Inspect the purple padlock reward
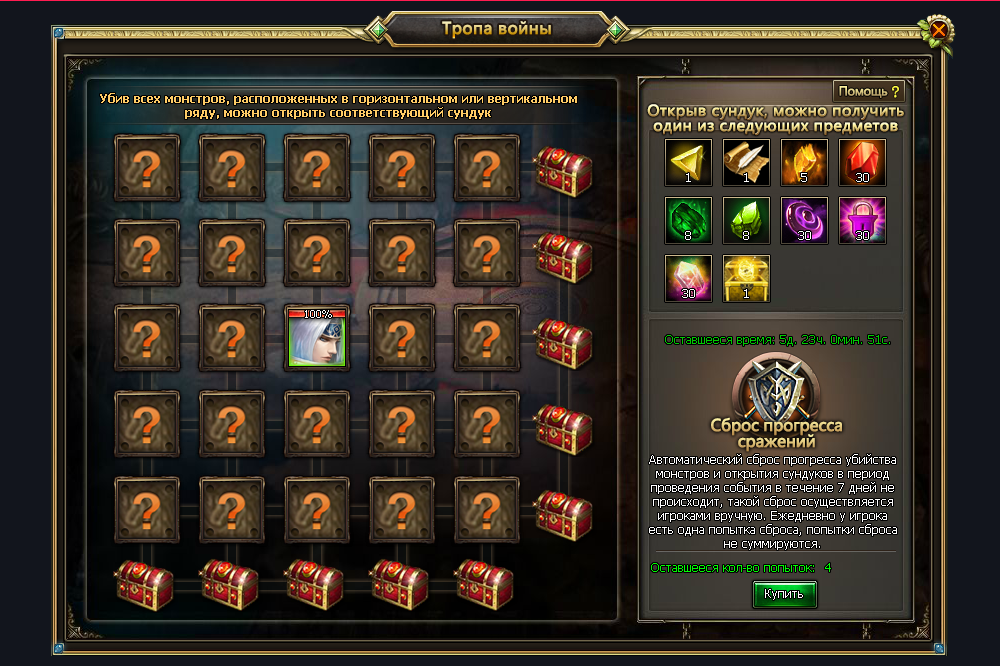This screenshot has width=1000, height=666. coord(863,221)
